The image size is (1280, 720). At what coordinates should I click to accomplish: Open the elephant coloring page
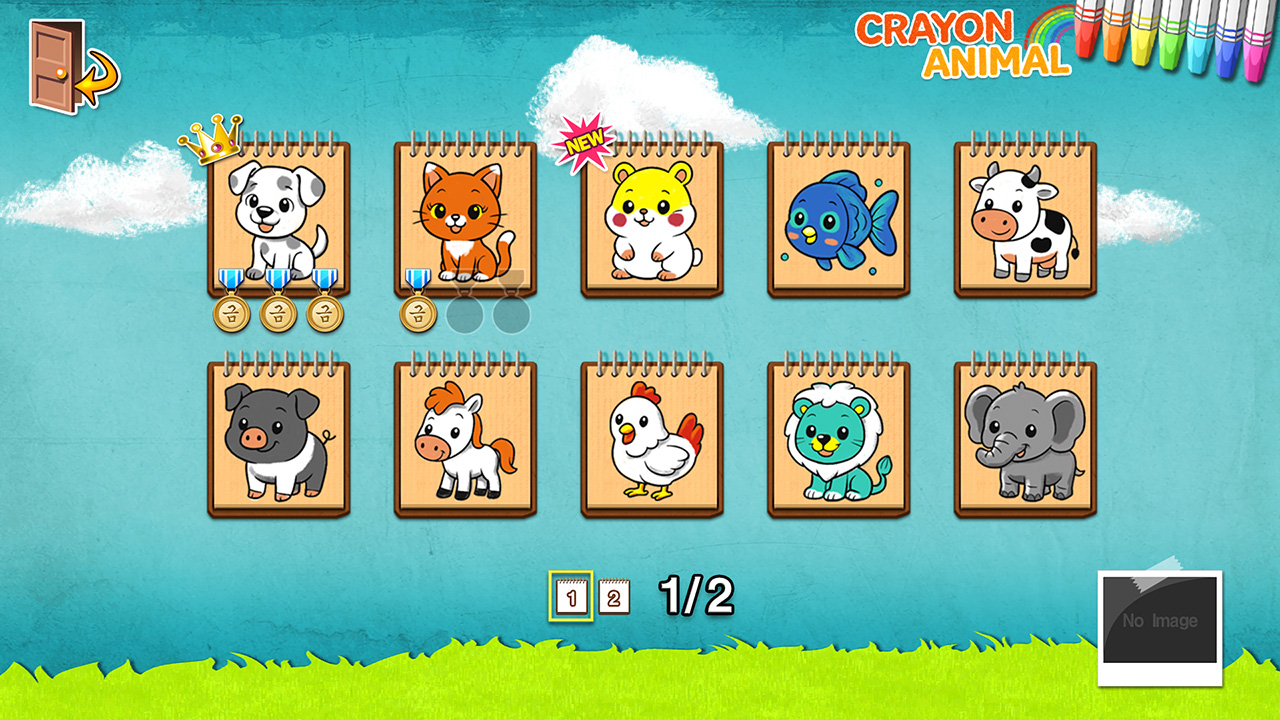tap(1021, 437)
